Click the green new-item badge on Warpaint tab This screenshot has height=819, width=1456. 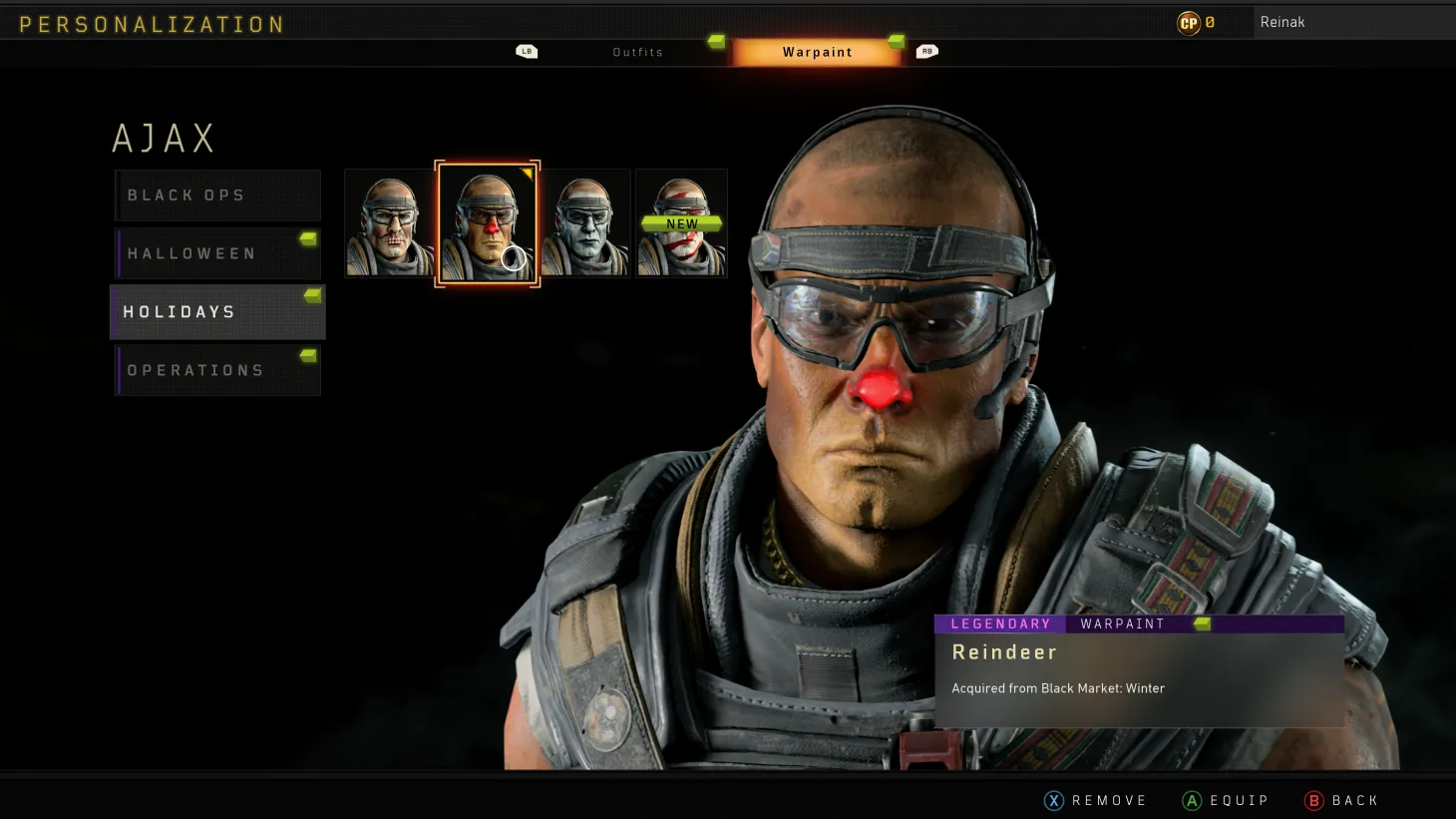pyautogui.click(x=895, y=42)
